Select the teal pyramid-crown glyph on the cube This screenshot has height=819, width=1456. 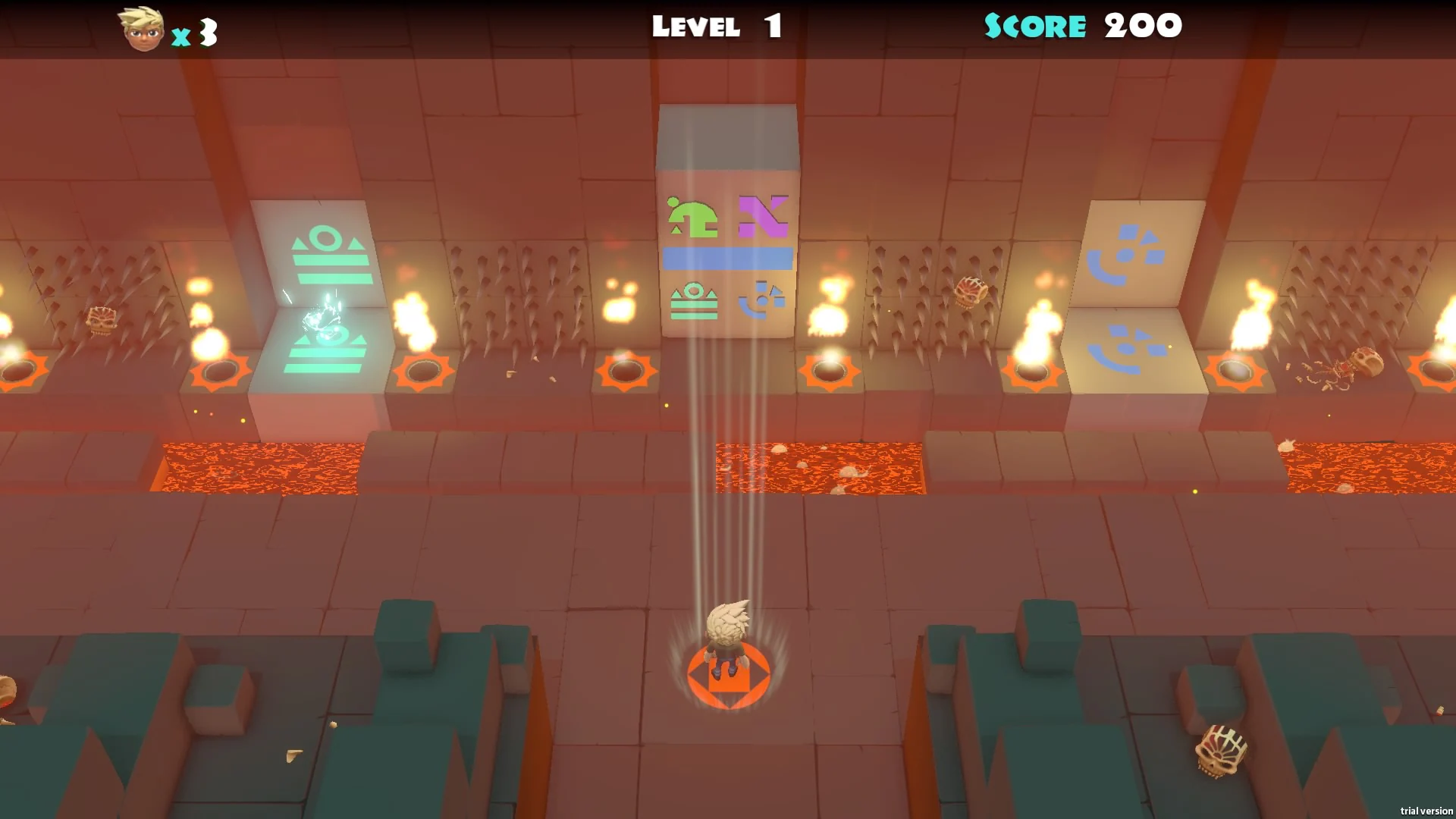(x=694, y=302)
